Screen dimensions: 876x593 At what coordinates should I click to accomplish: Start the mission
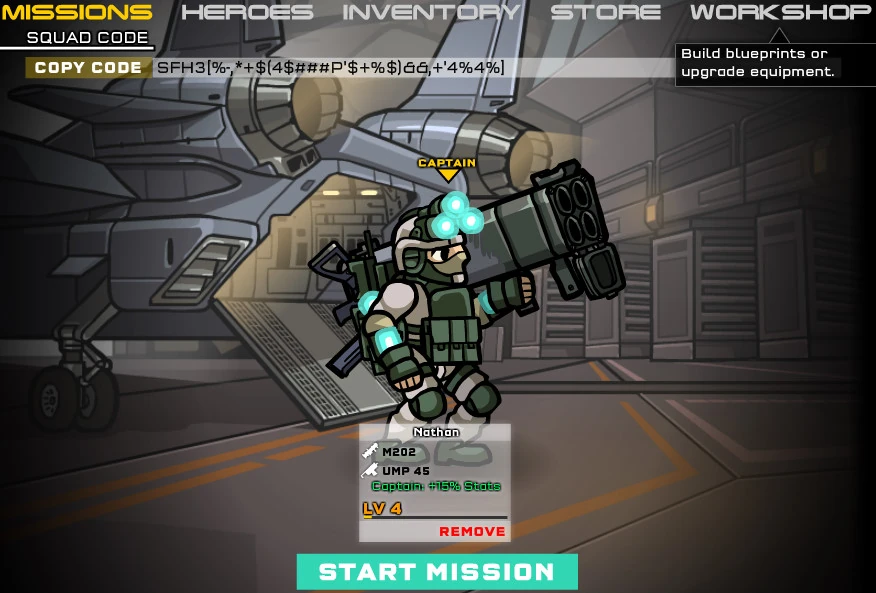(437, 572)
